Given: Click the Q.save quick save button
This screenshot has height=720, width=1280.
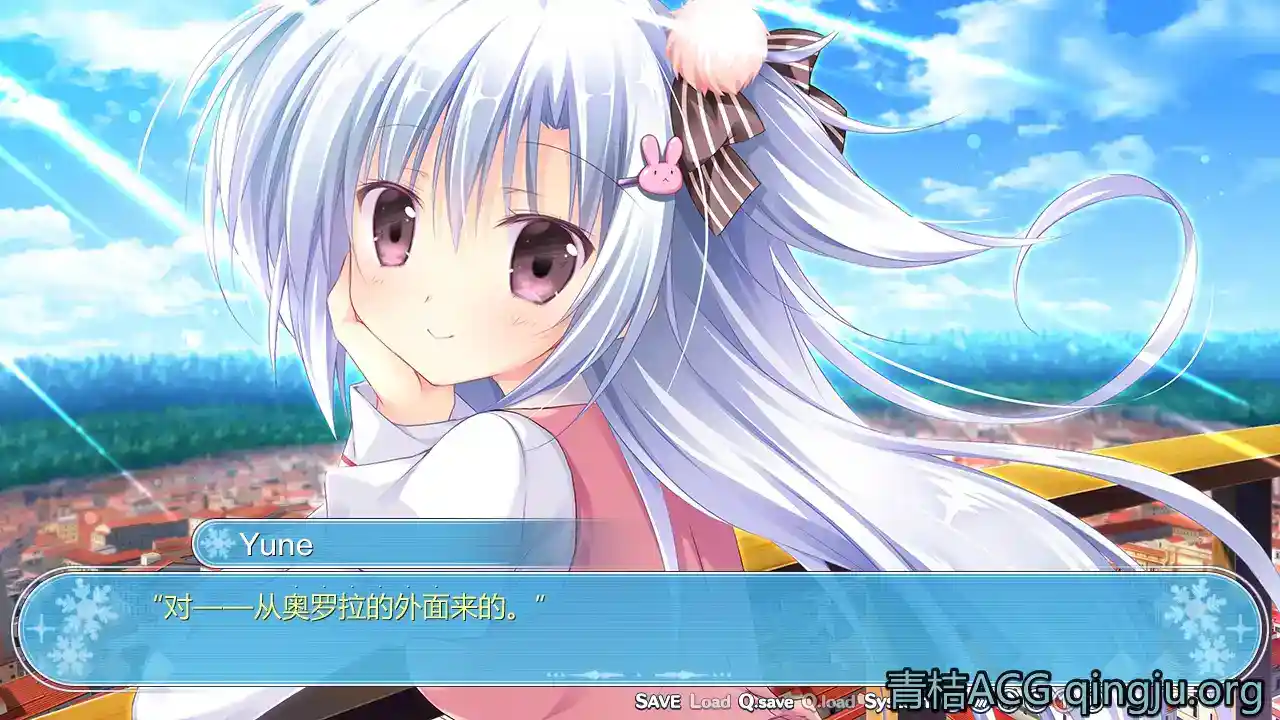Looking at the screenshot, I should coord(767,701).
